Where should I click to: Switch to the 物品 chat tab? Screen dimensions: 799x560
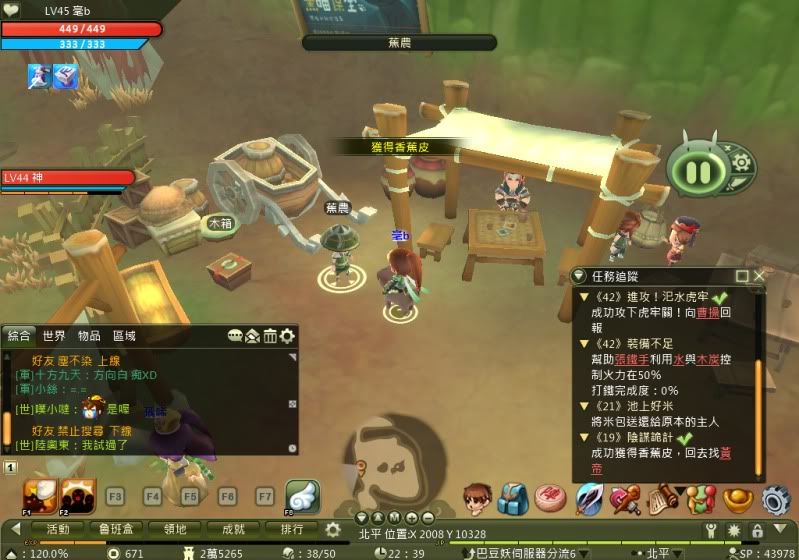[89, 336]
